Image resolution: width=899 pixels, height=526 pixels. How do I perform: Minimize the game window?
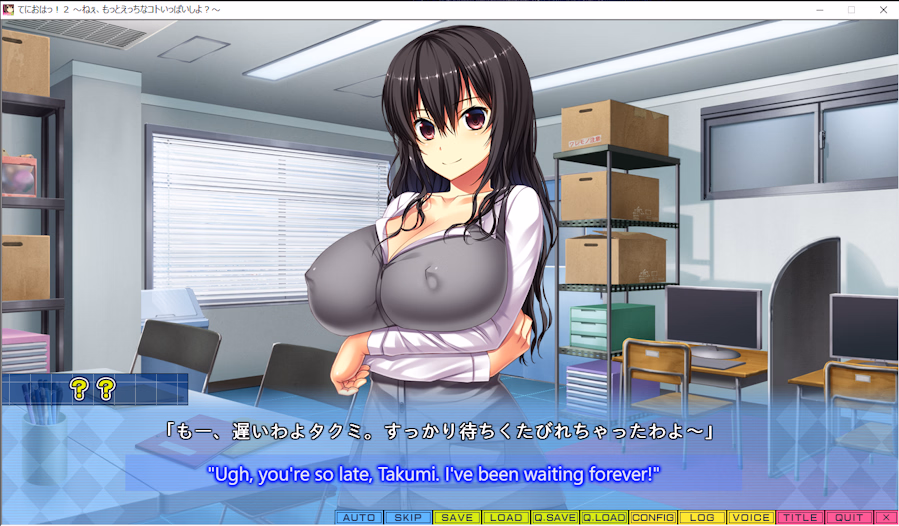pos(819,9)
